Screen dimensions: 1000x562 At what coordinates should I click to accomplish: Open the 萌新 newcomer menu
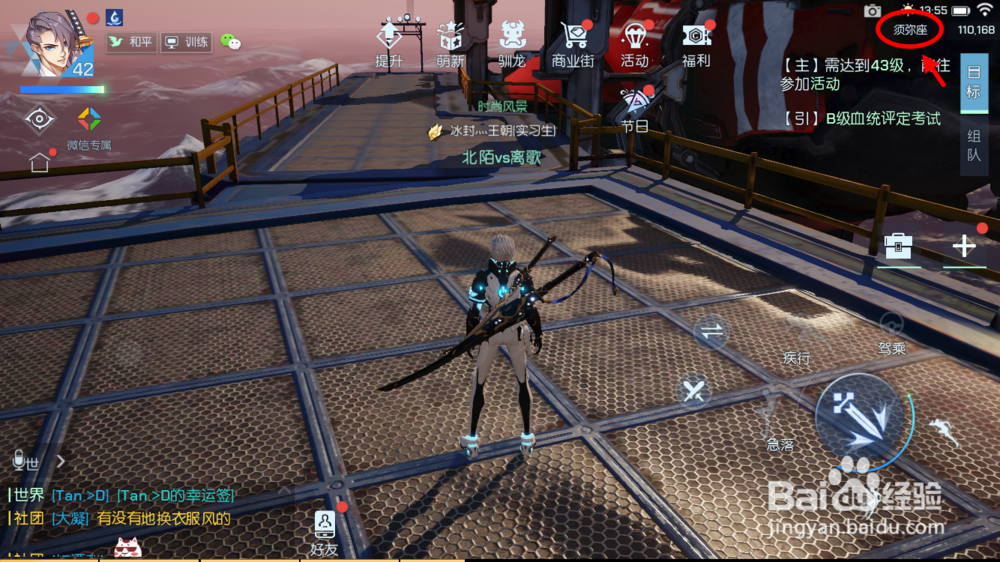click(x=450, y=42)
